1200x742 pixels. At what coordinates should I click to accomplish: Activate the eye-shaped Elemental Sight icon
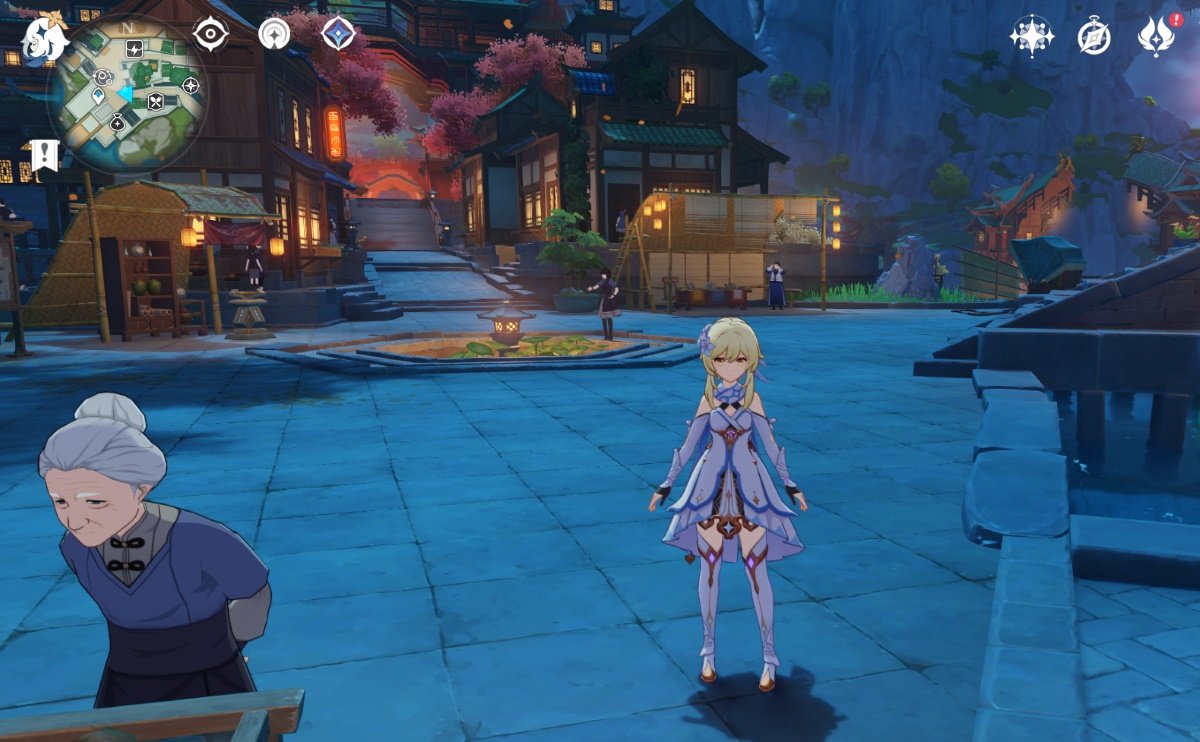click(211, 34)
